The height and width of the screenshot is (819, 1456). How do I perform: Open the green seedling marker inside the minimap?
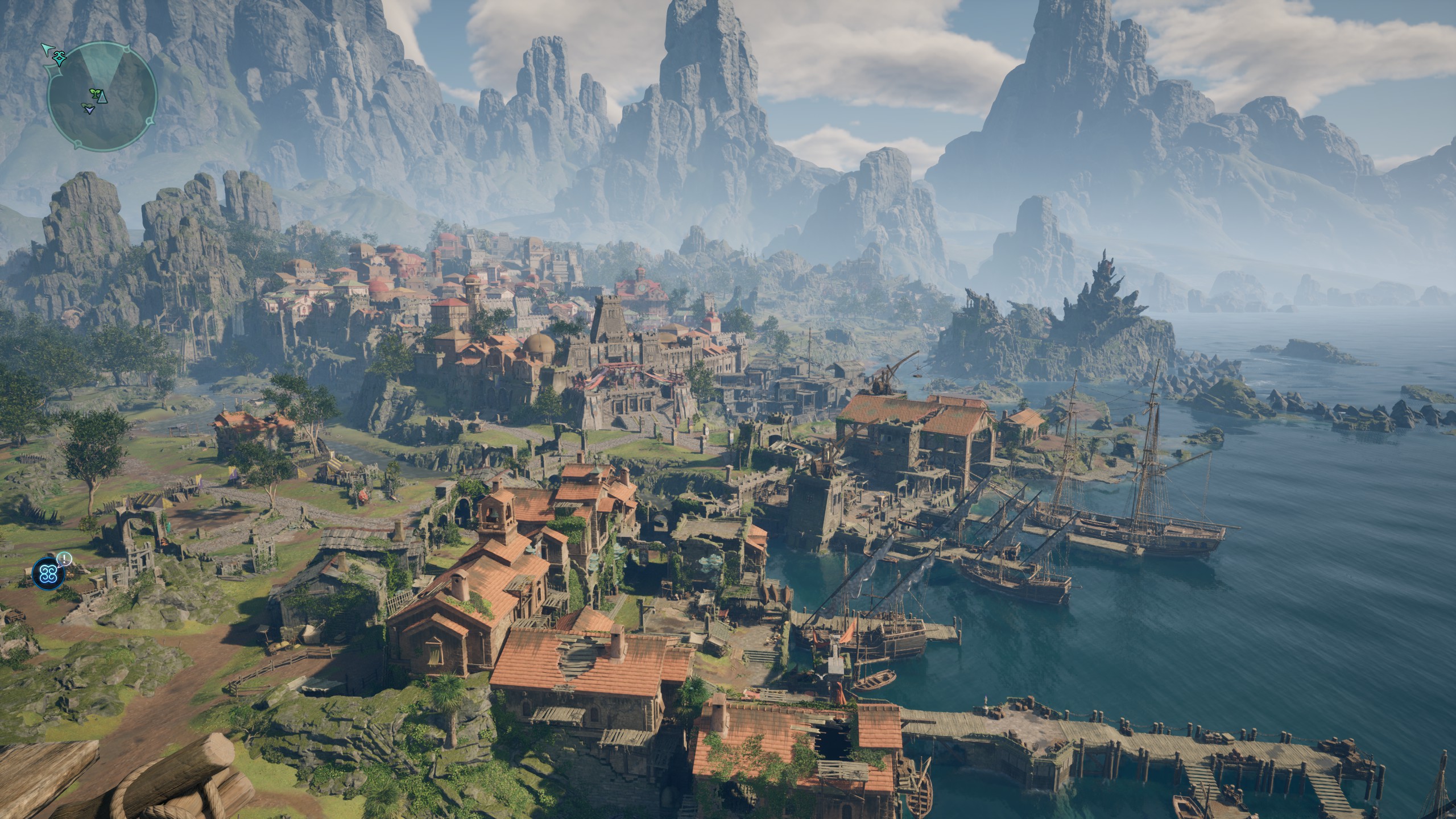click(95, 93)
